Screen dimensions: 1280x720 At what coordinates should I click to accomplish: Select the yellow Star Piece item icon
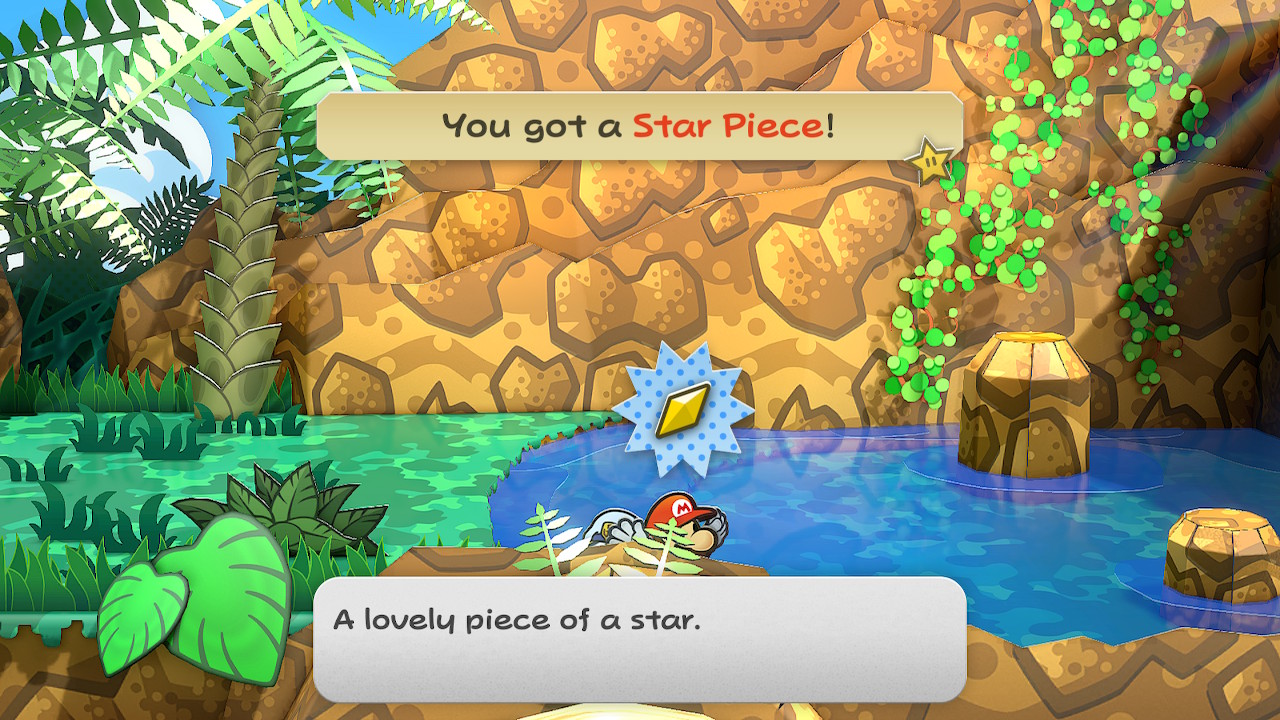pos(682,408)
